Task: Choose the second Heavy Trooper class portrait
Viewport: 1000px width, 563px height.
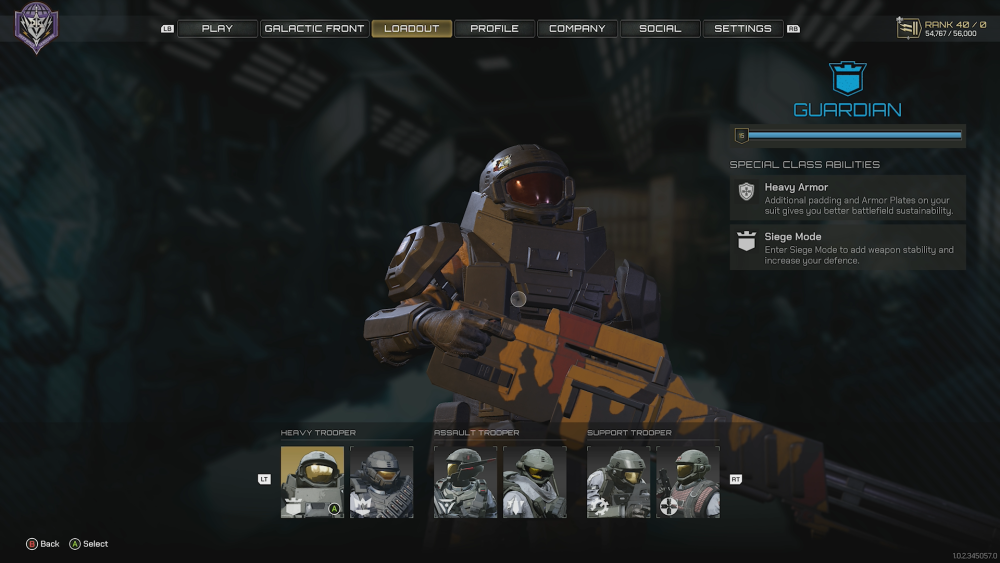Action: coord(381,481)
